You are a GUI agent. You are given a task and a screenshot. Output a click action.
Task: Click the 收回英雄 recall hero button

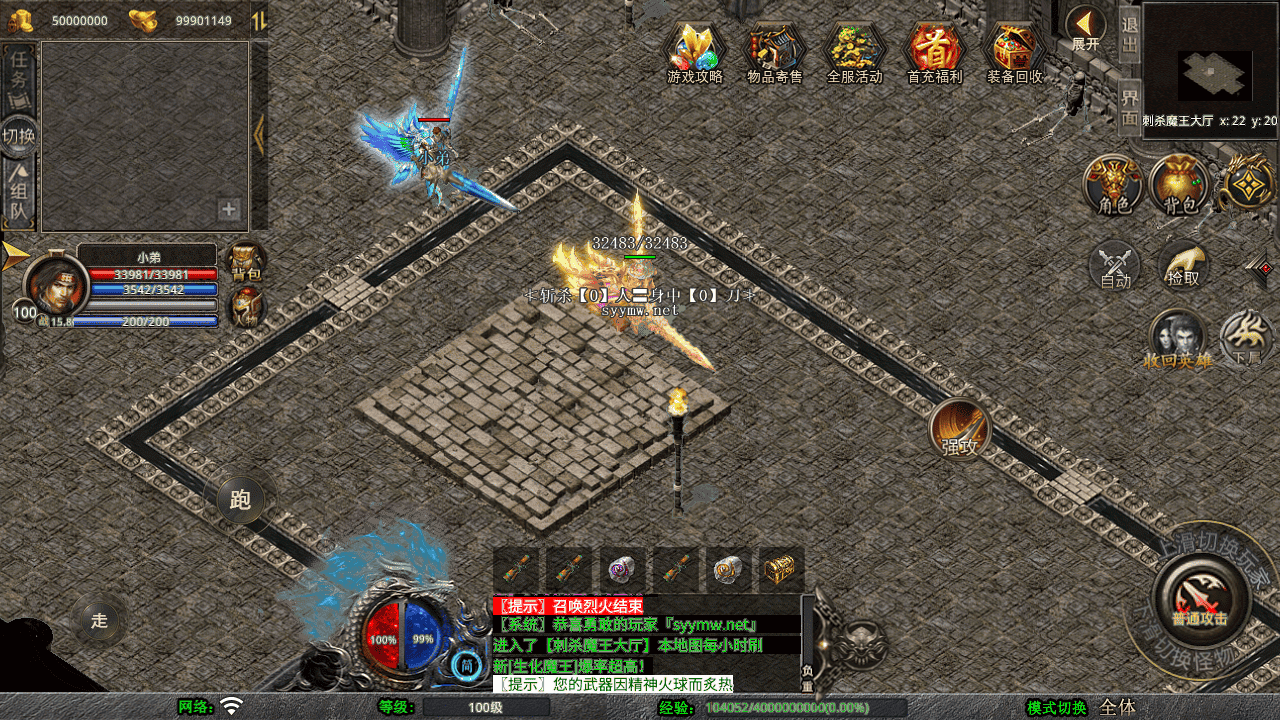[1178, 338]
